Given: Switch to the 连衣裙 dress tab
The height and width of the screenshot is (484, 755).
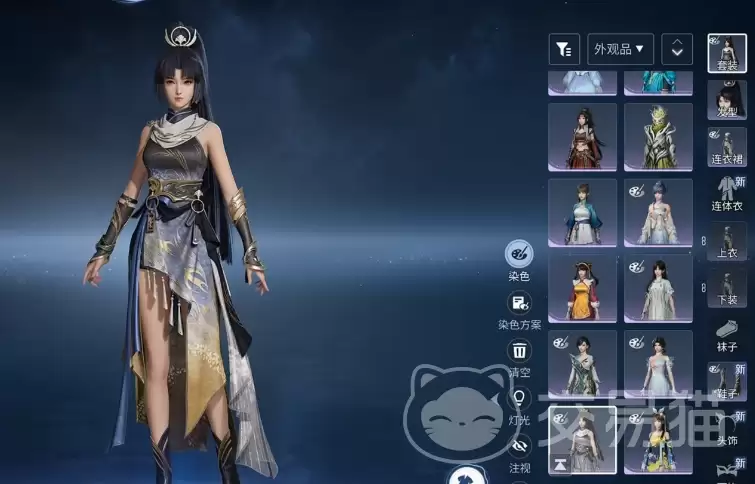Looking at the screenshot, I should click(727, 148).
